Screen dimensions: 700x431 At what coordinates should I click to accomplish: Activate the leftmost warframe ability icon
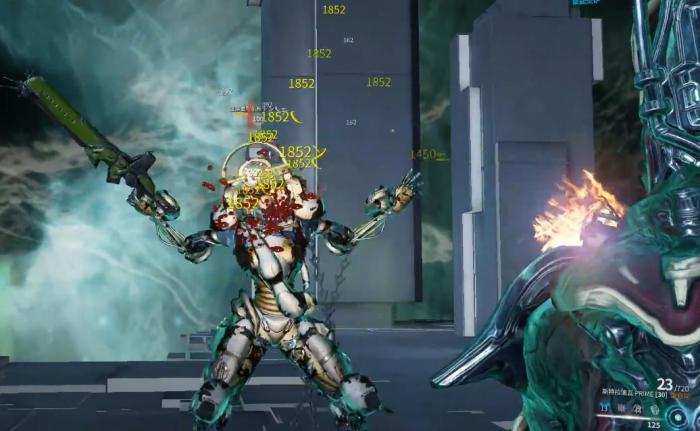click(604, 408)
